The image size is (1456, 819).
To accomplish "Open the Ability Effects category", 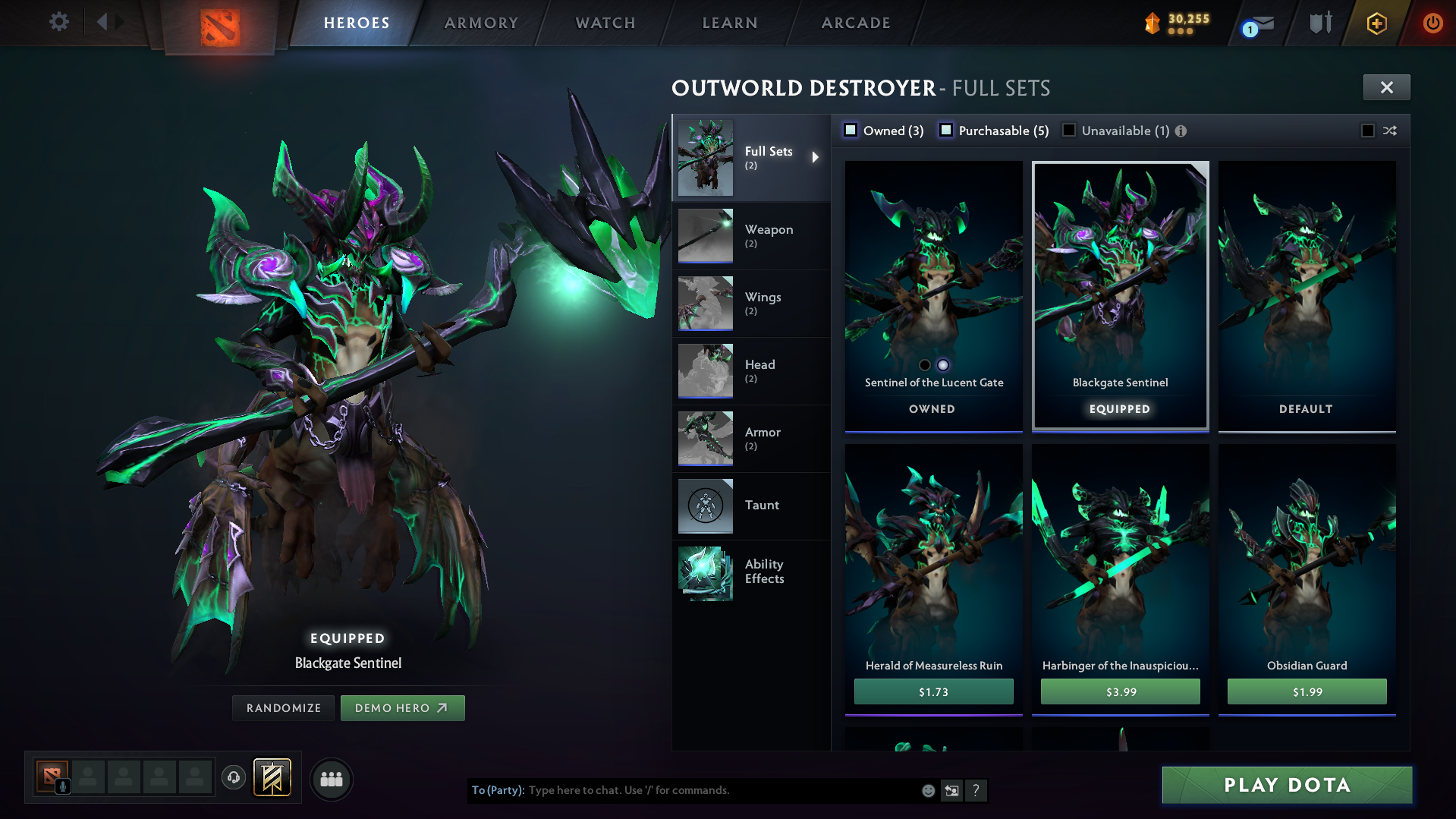I will 763,572.
